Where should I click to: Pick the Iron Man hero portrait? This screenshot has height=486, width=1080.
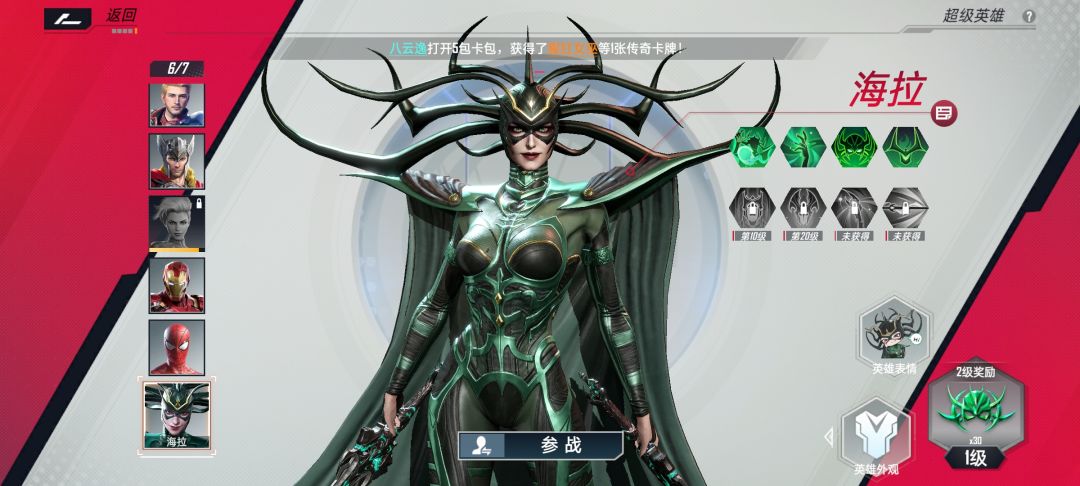pyautogui.click(x=177, y=286)
